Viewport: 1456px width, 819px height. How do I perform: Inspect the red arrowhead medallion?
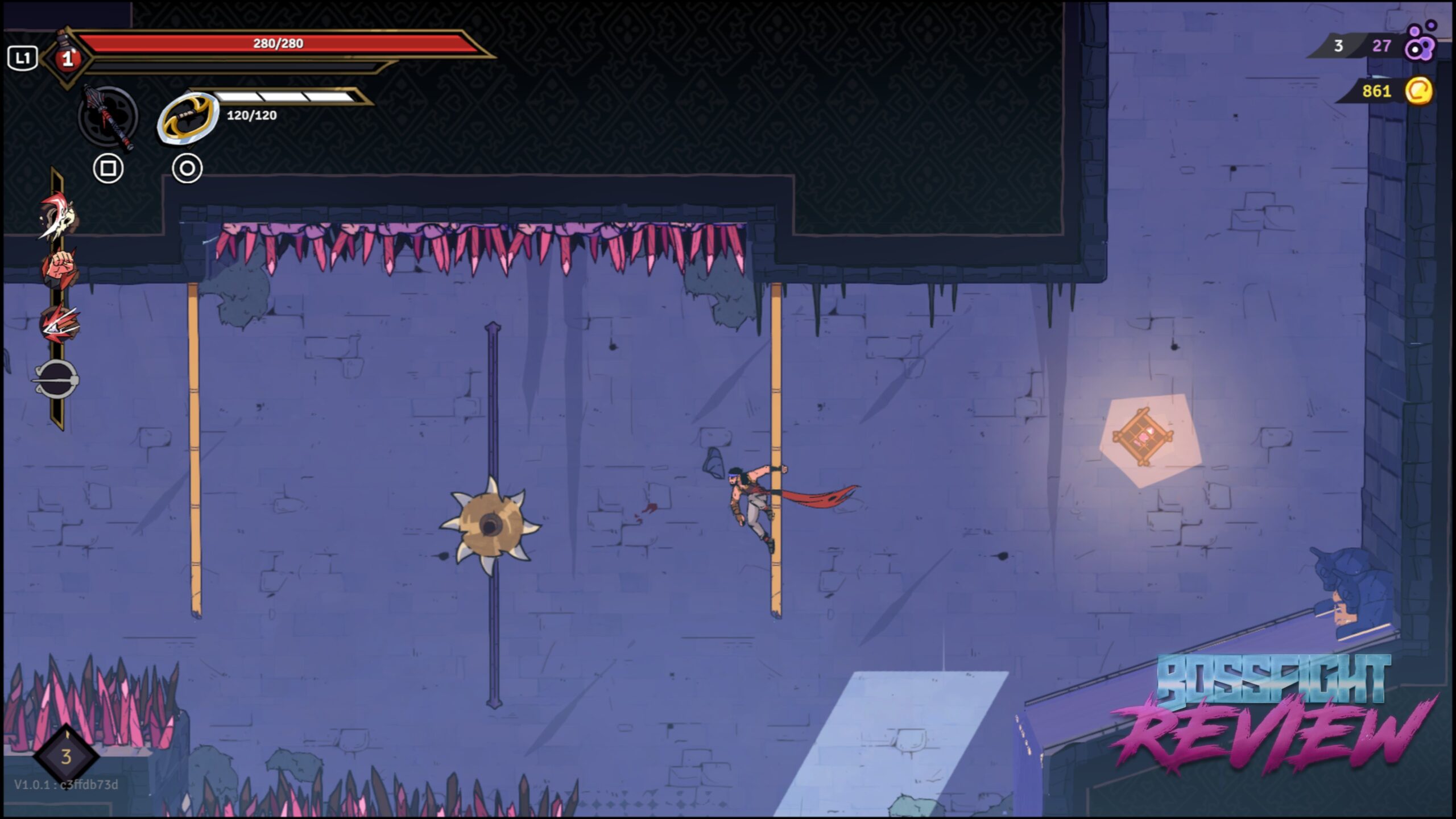coord(59,324)
